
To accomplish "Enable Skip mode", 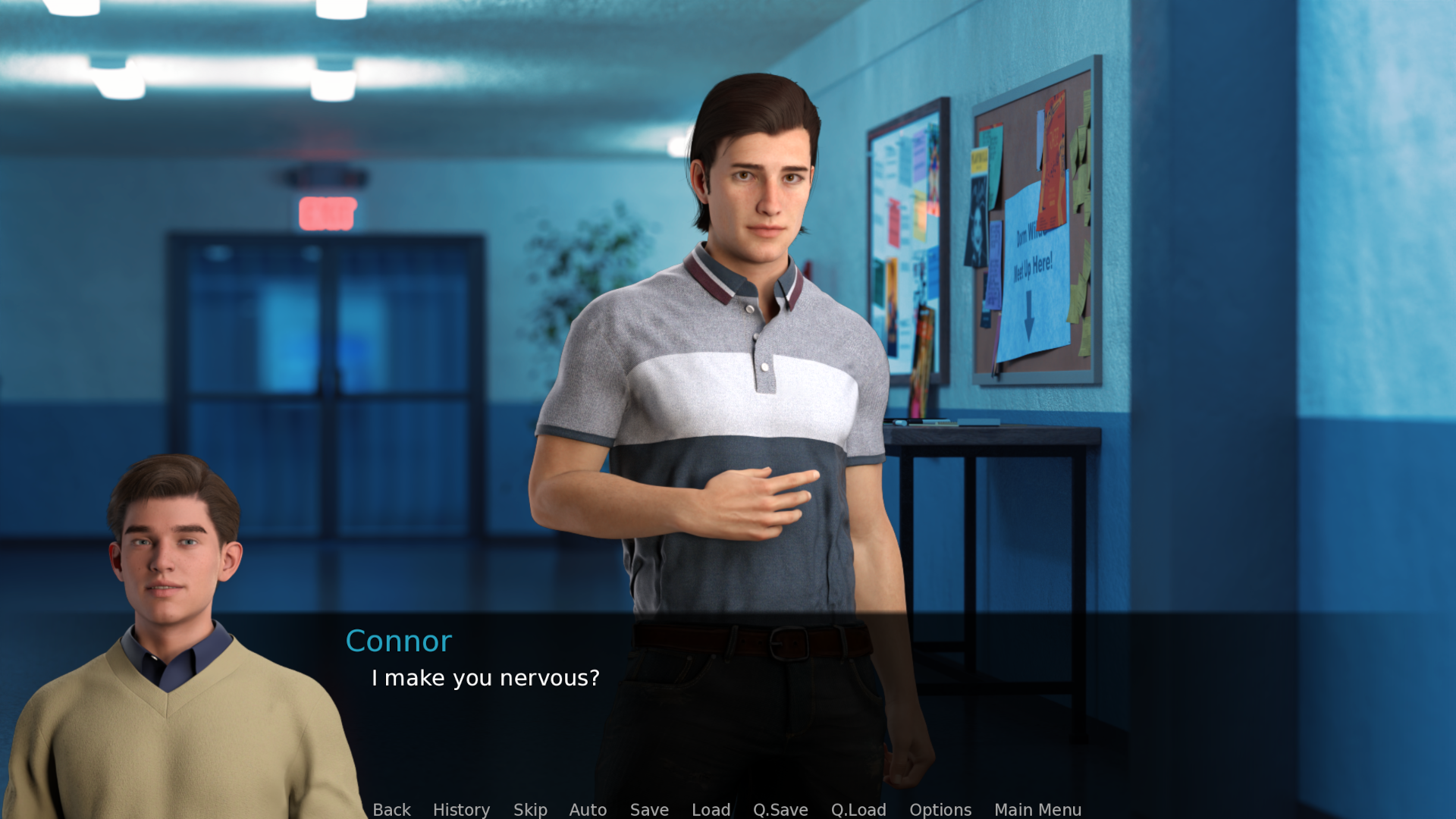I will (530, 810).
